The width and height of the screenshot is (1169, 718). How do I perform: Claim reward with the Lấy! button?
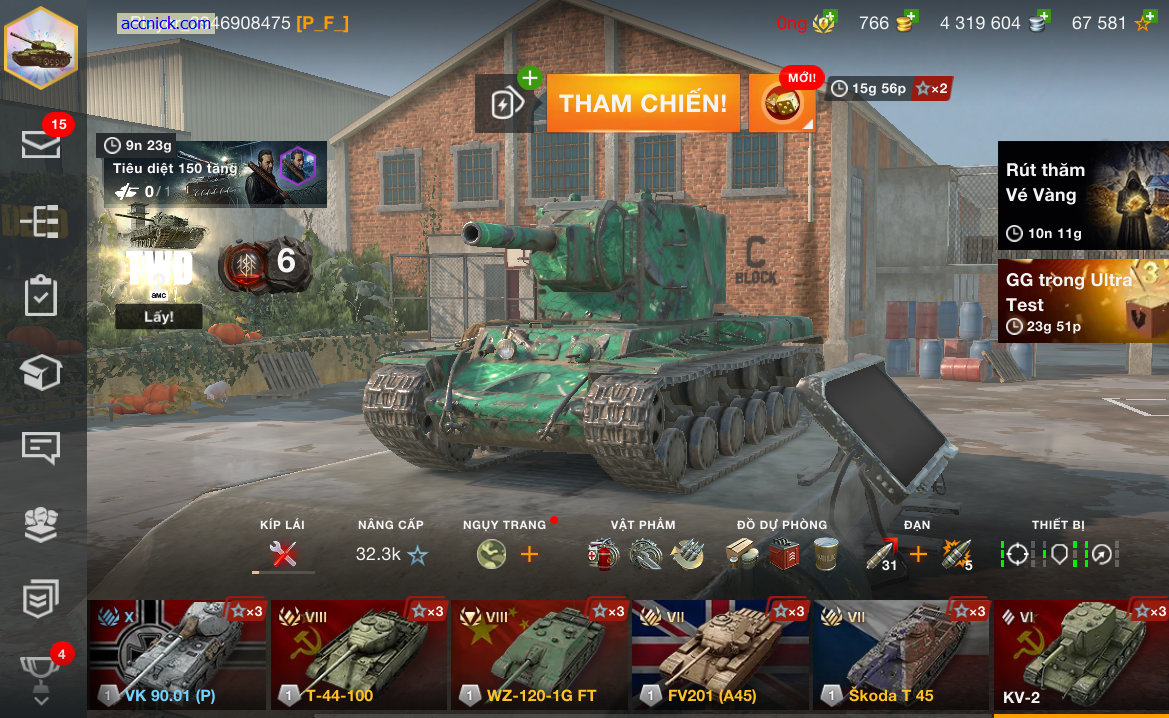(158, 317)
